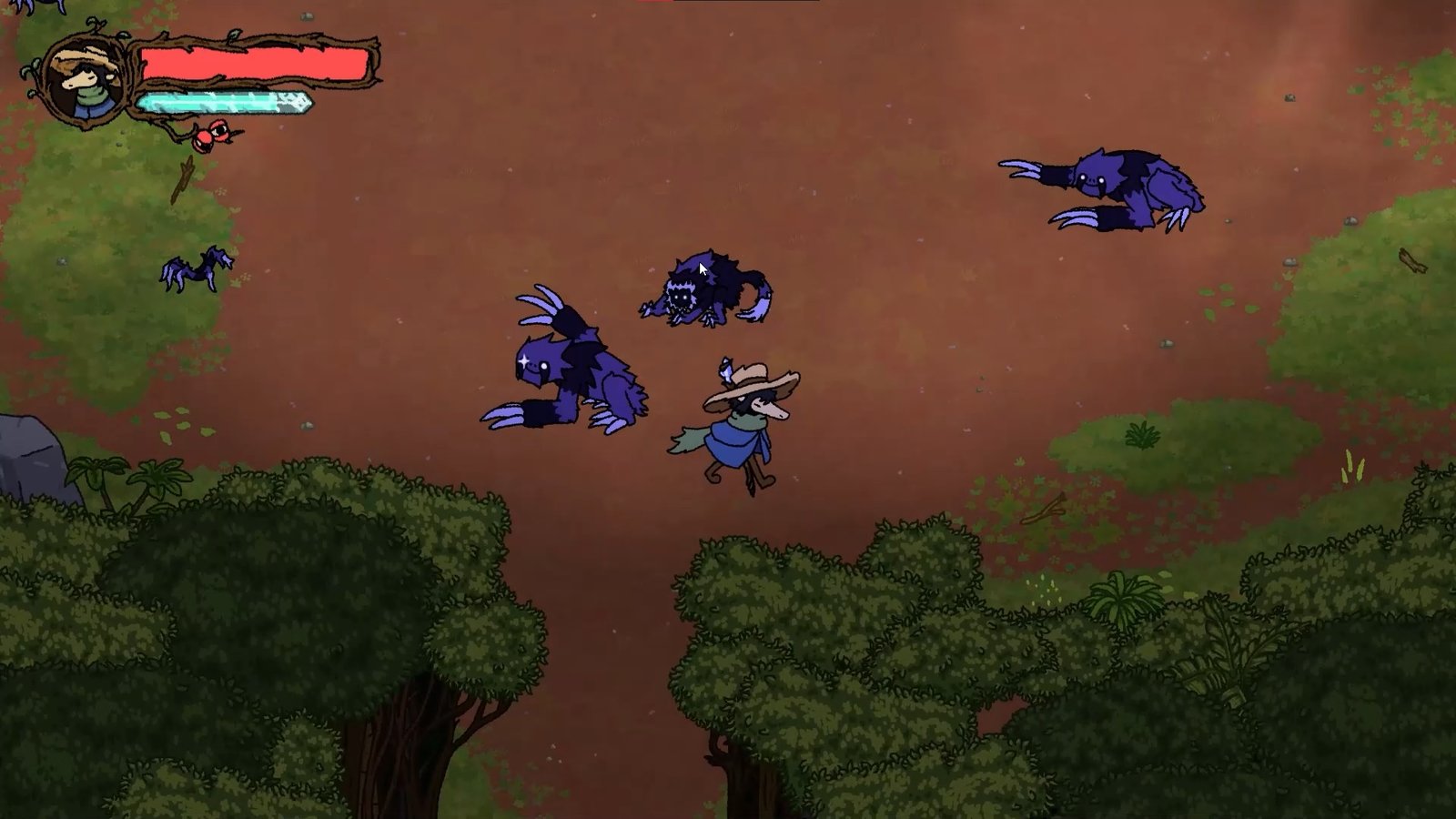Click the teal stamina bar
1456x819 pixels.
[223, 102]
